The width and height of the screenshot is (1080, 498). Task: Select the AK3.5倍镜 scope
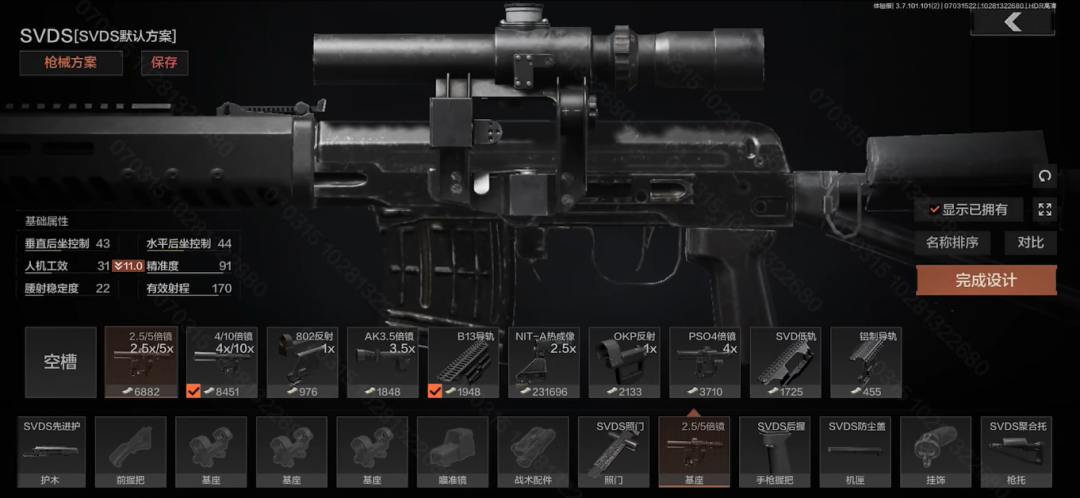[383, 362]
